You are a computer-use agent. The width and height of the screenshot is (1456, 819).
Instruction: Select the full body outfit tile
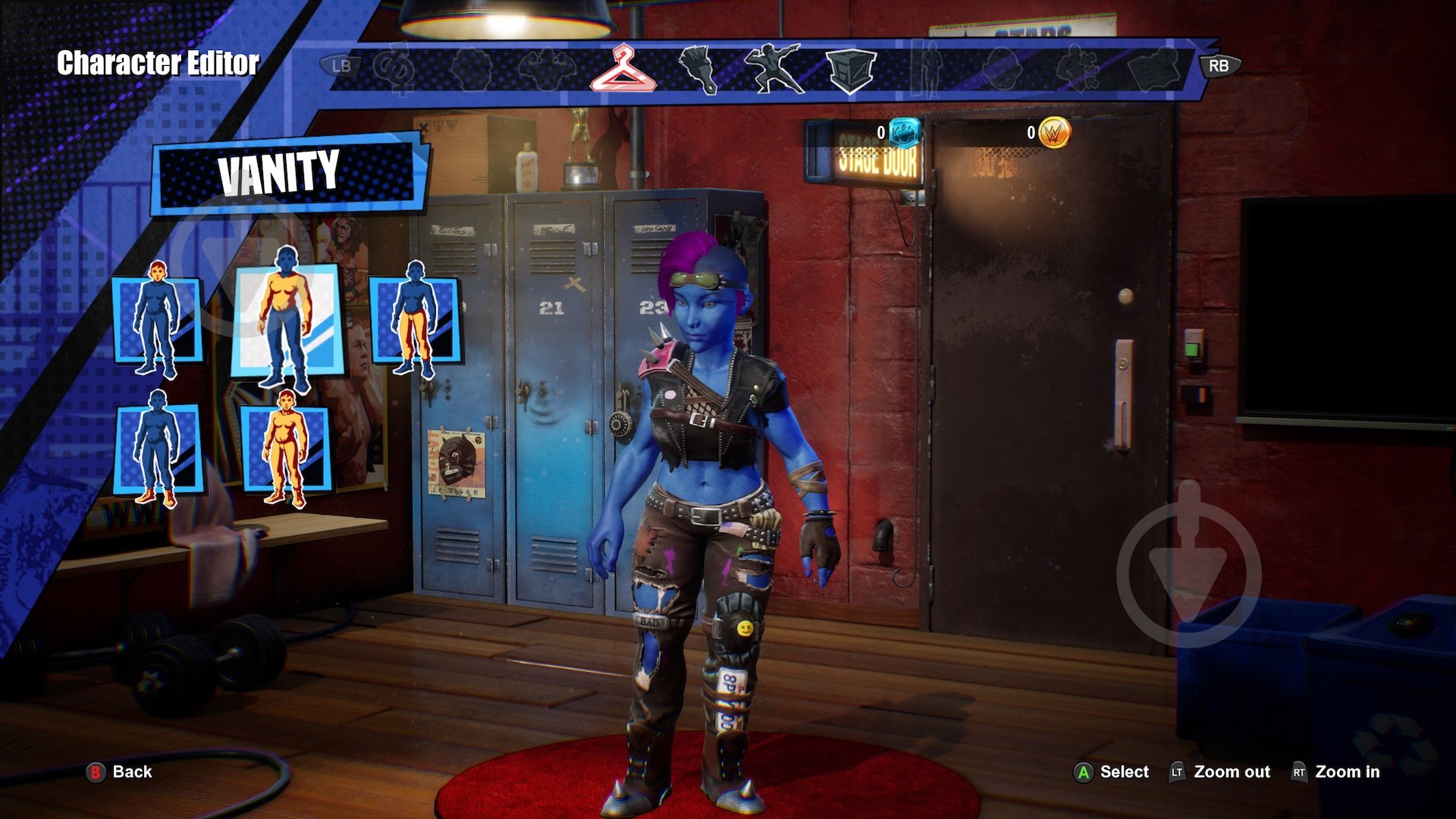[x=286, y=449]
